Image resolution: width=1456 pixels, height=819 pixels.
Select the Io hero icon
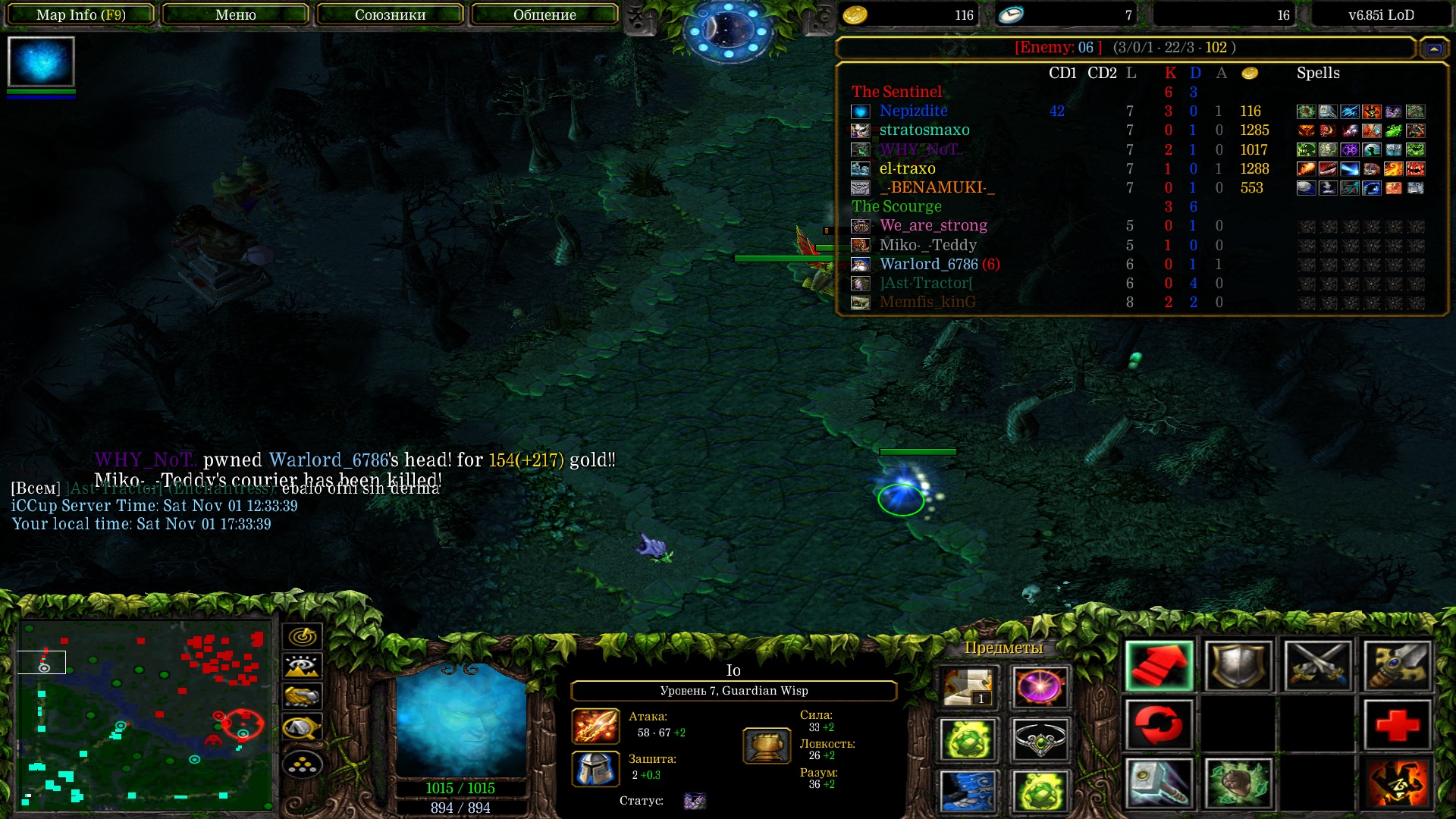(41, 61)
